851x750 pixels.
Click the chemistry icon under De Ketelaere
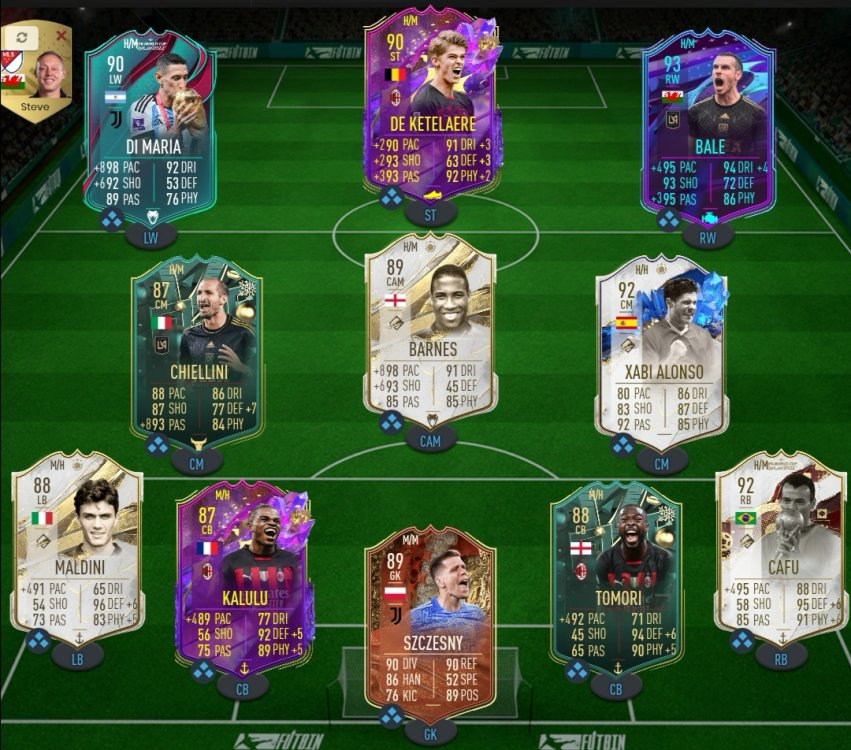click(391, 197)
